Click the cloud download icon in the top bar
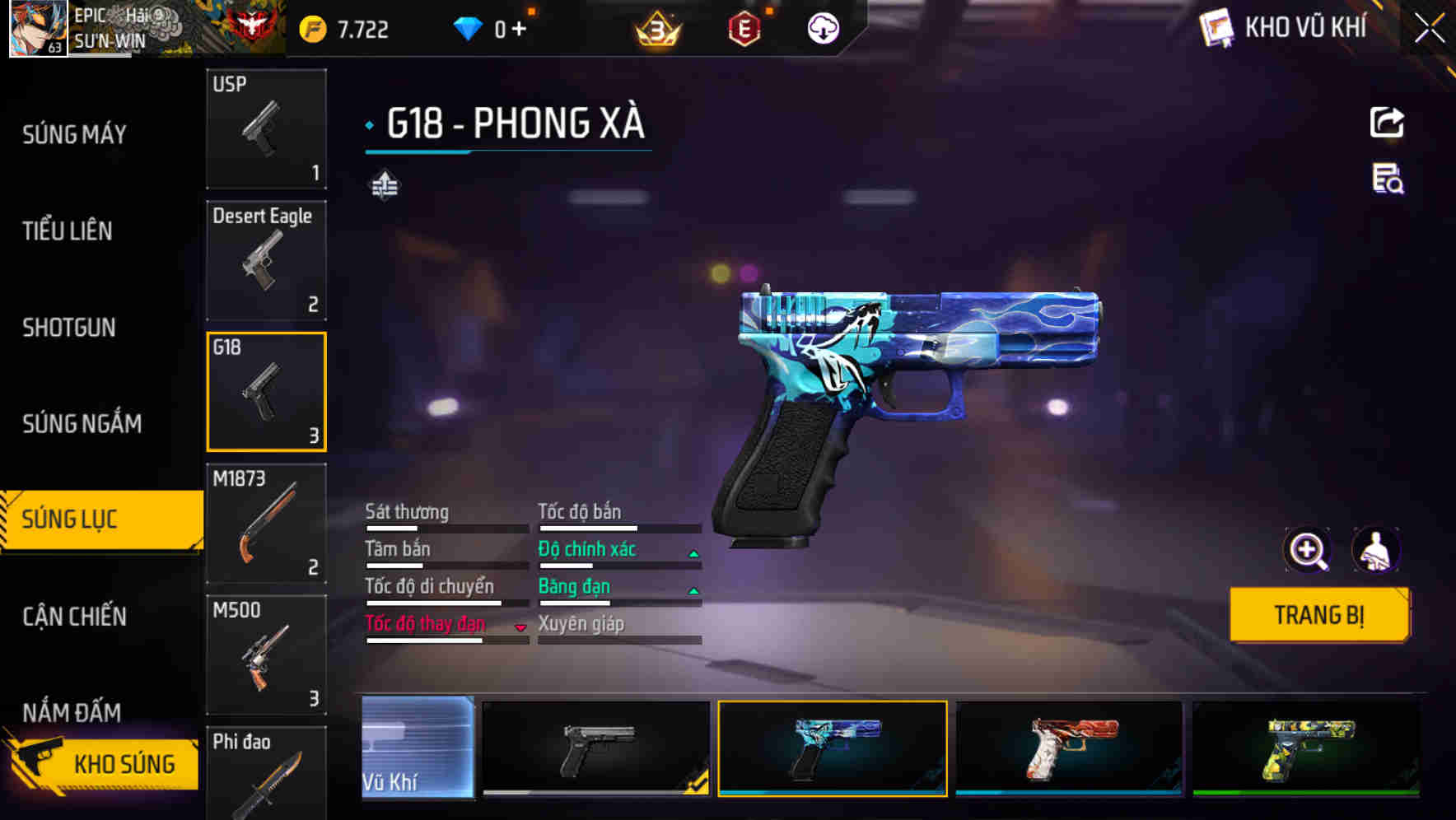This screenshot has height=820, width=1456. point(822,27)
